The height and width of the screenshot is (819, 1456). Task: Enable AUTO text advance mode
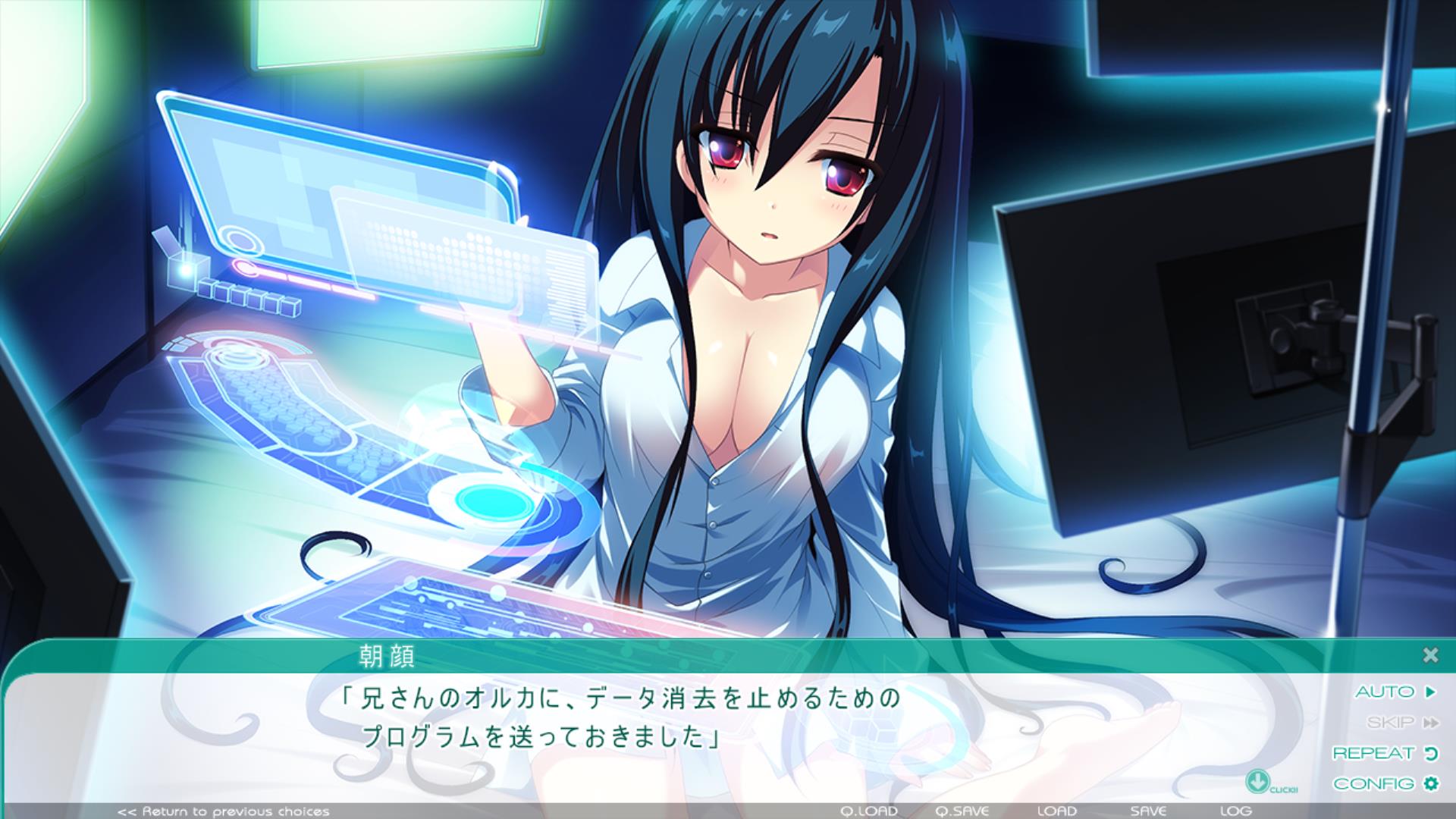(x=1395, y=692)
